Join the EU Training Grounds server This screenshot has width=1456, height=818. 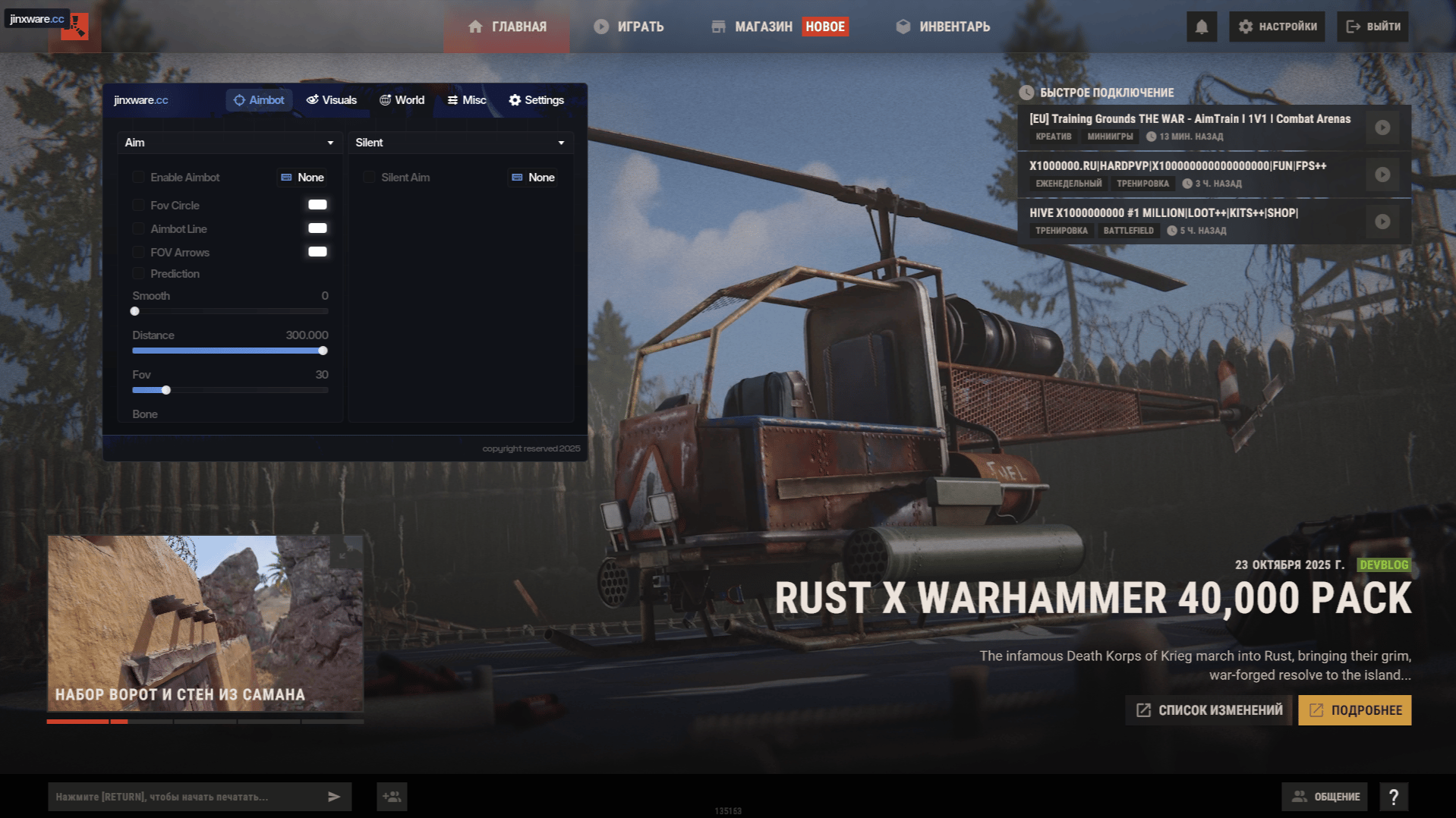(x=1382, y=127)
